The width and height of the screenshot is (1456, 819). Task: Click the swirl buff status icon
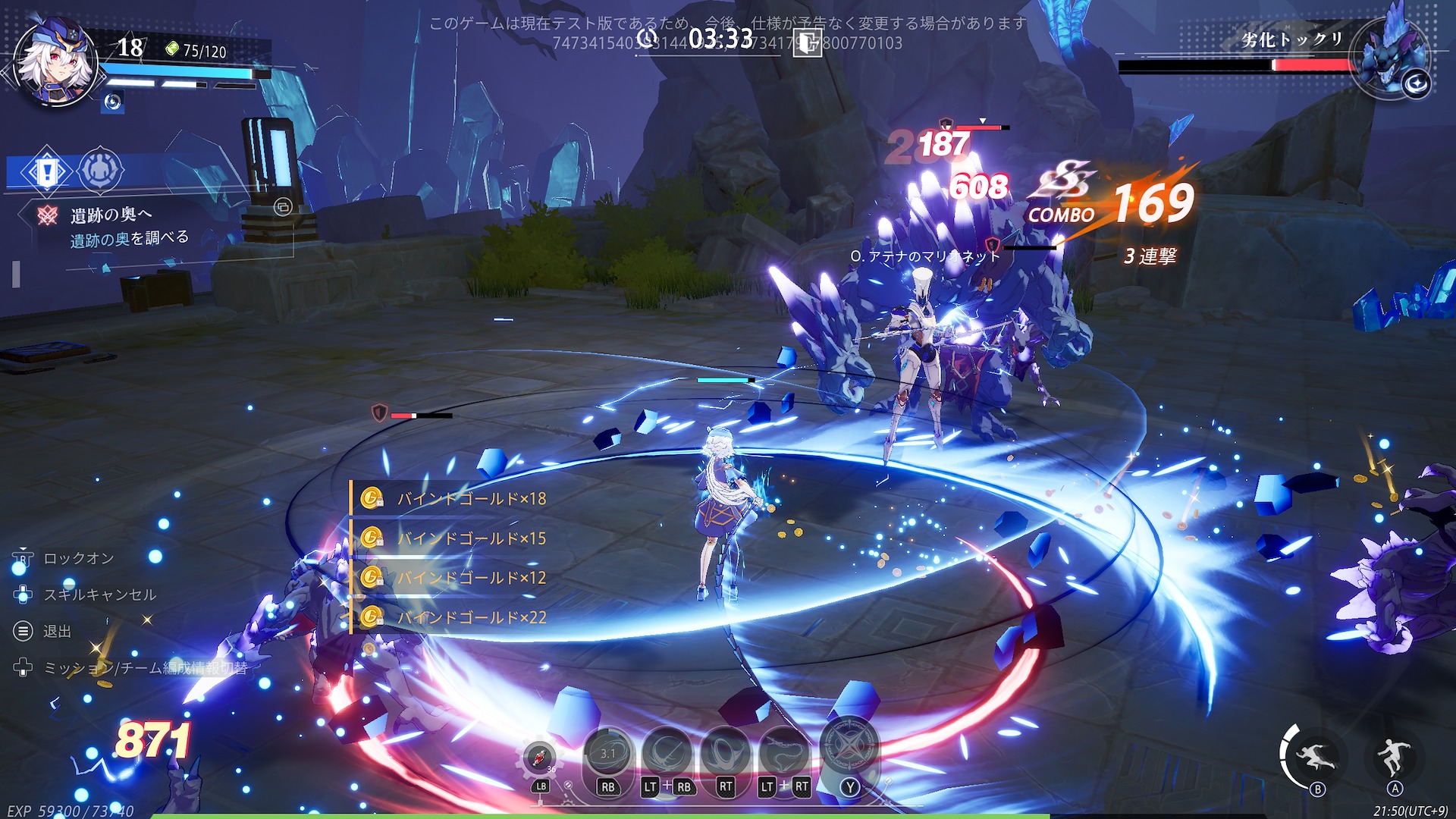coord(113,102)
